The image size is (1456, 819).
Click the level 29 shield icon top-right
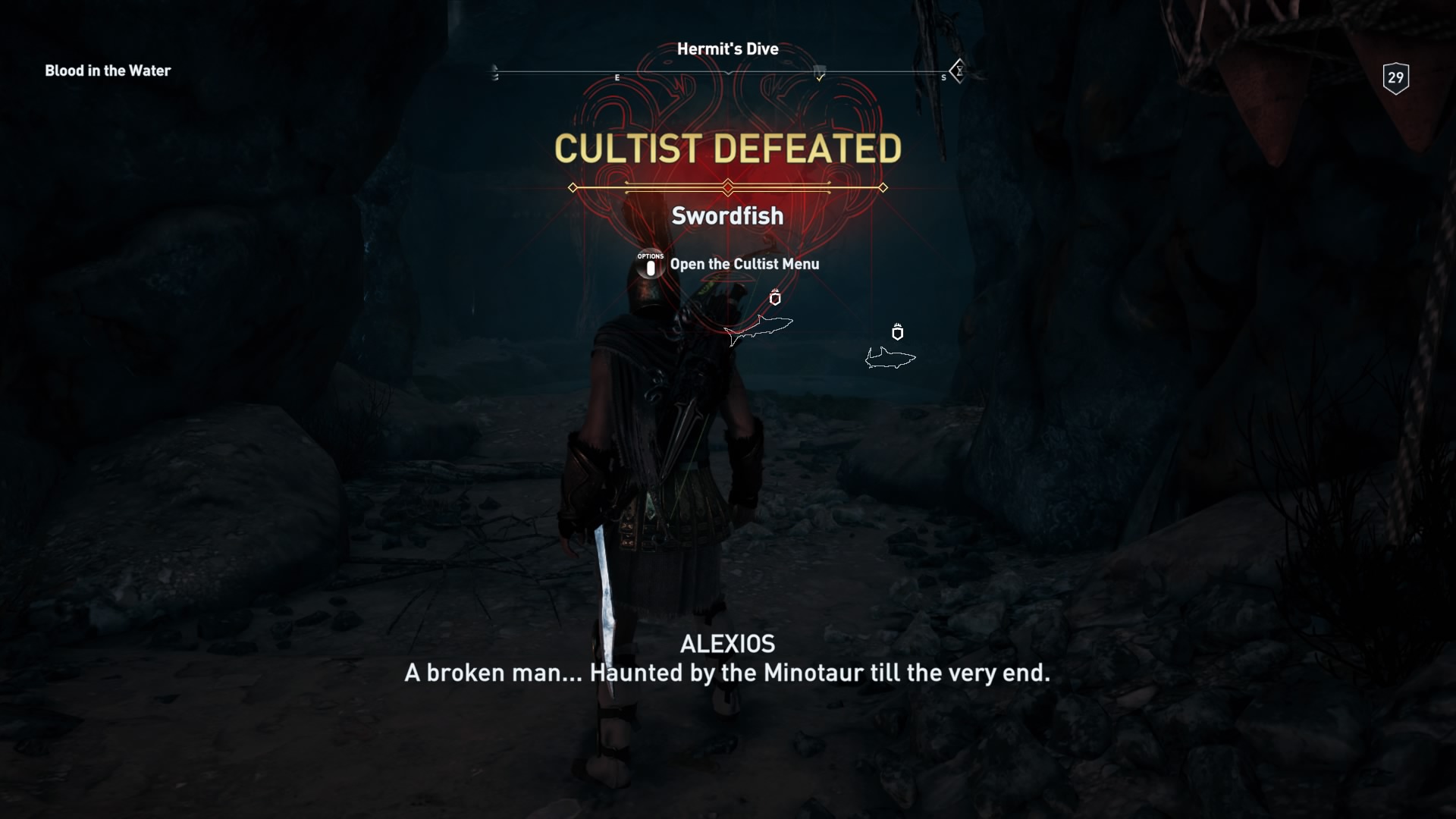coord(1395,77)
